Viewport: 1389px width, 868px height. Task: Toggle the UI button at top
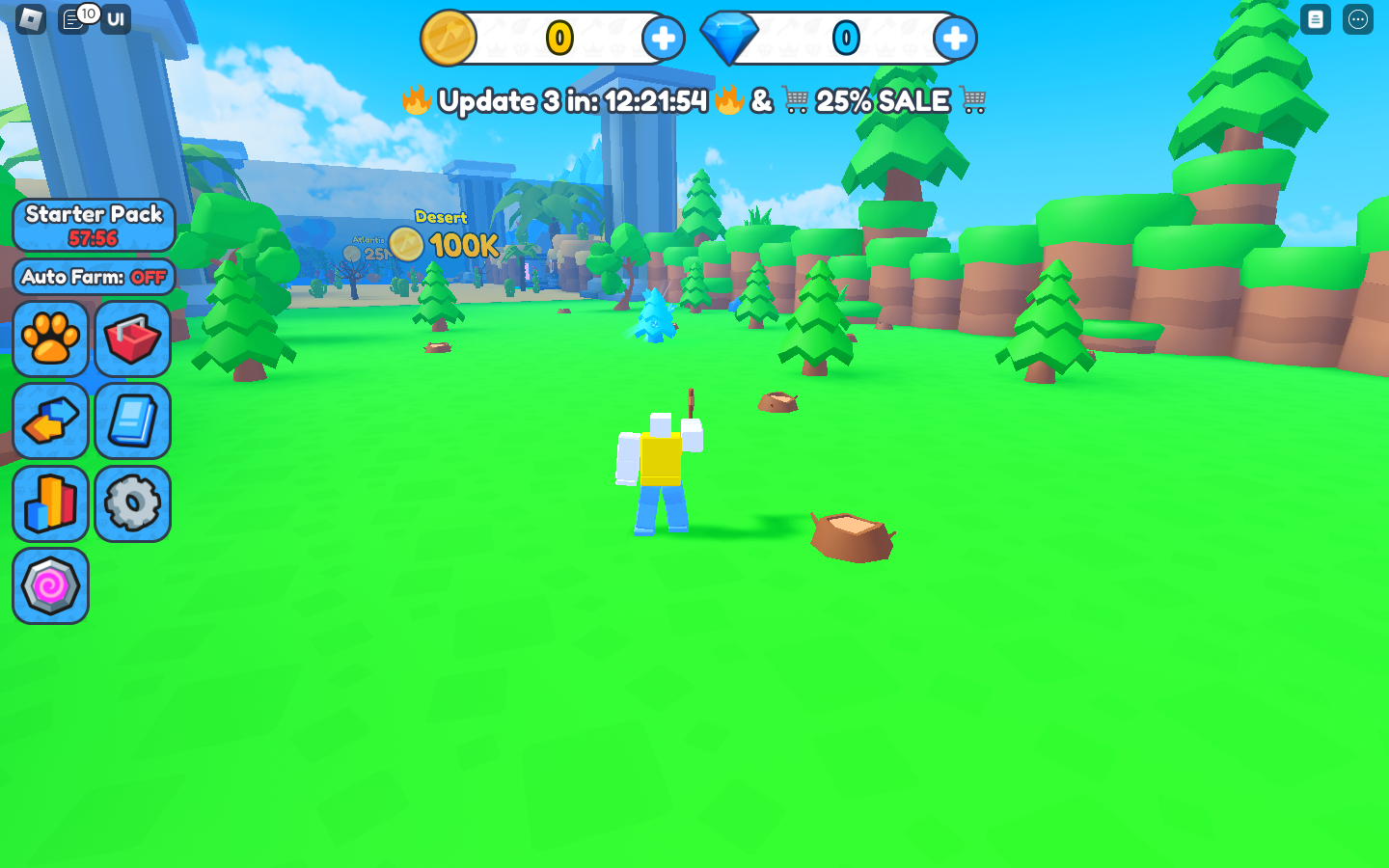(x=116, y=19)
